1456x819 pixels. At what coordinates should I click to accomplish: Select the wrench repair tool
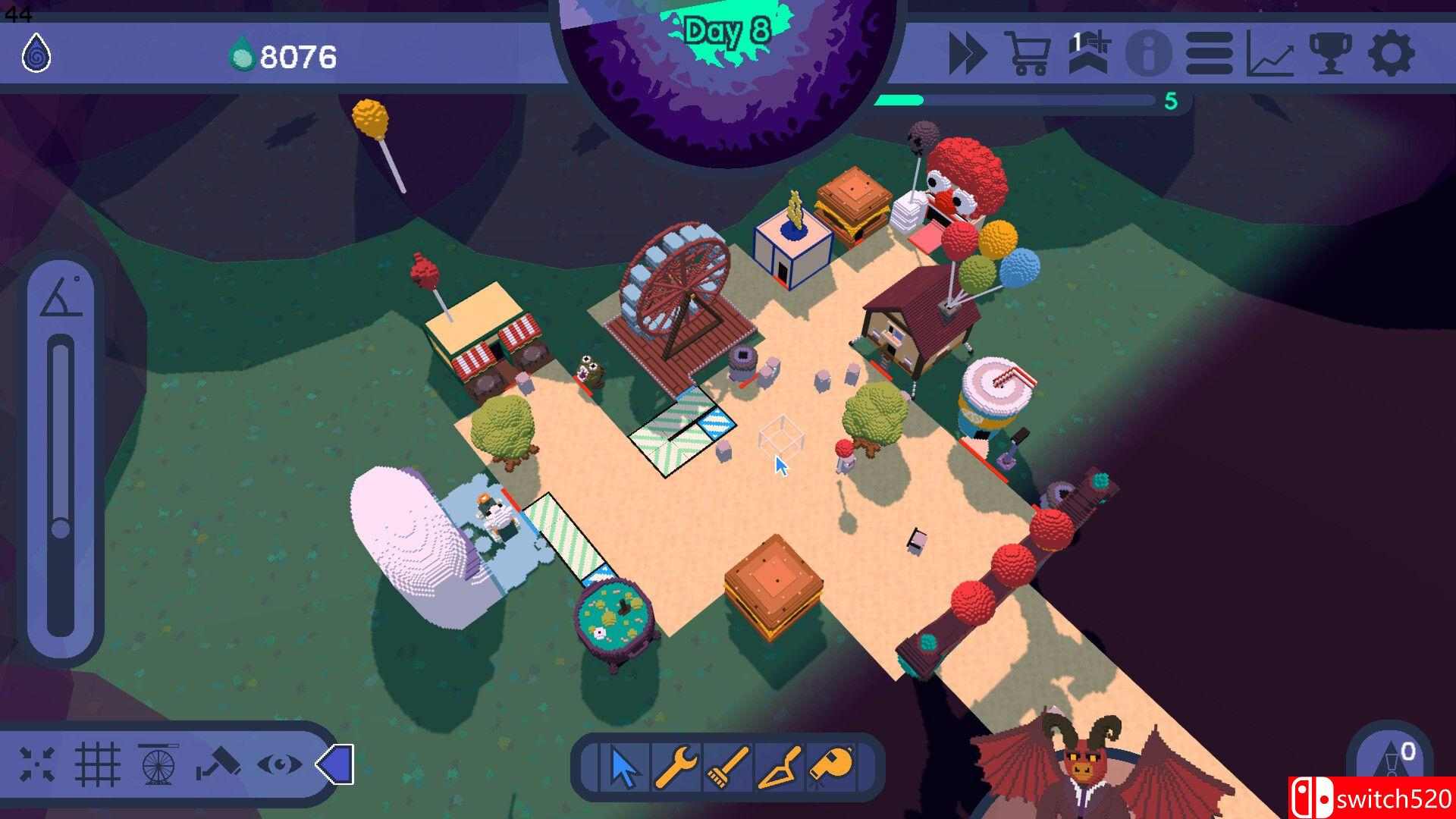(x=676, y=767)
